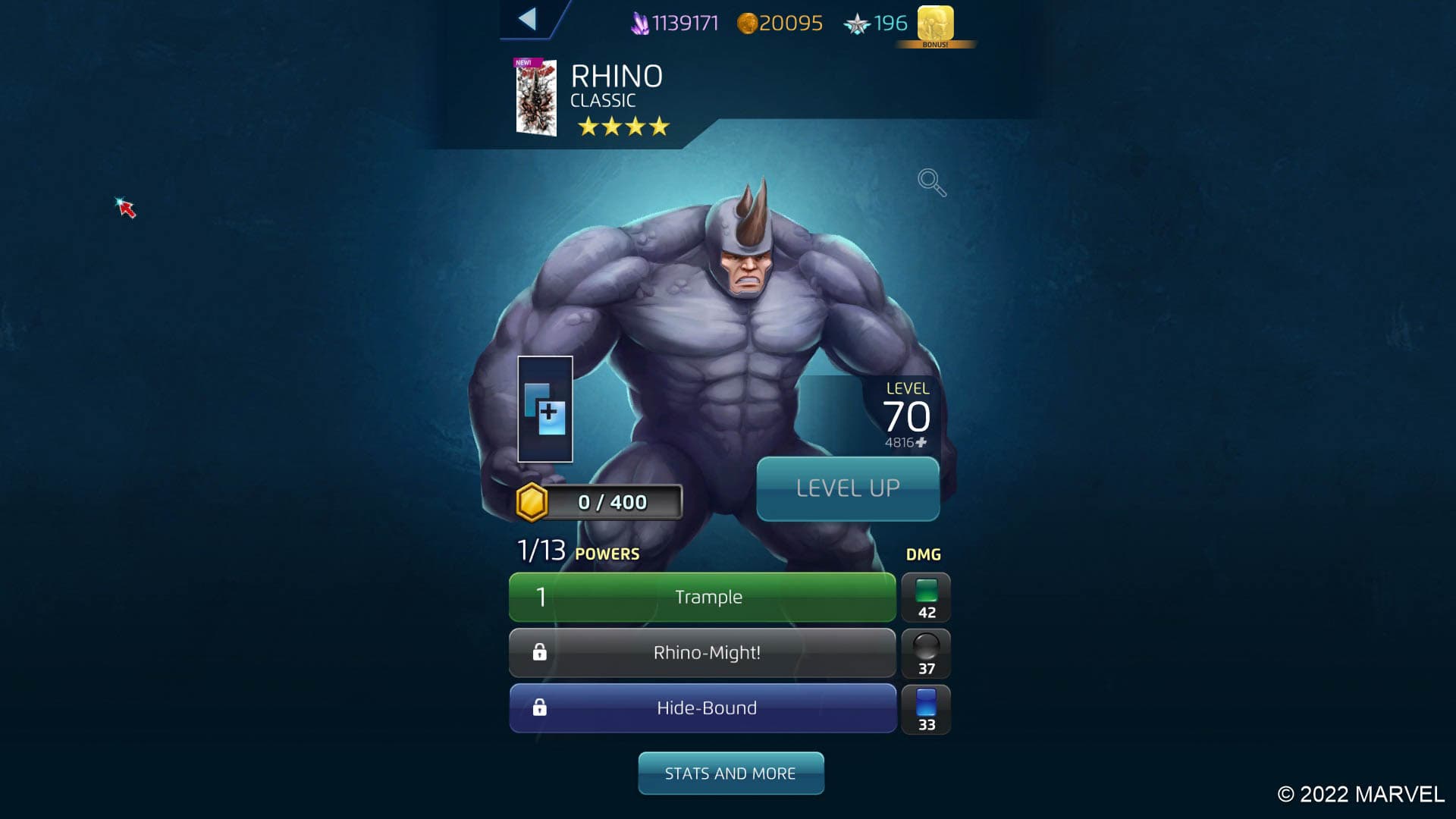Click the silver star rating icon
1456x819 pixels.
click(859, 23)
